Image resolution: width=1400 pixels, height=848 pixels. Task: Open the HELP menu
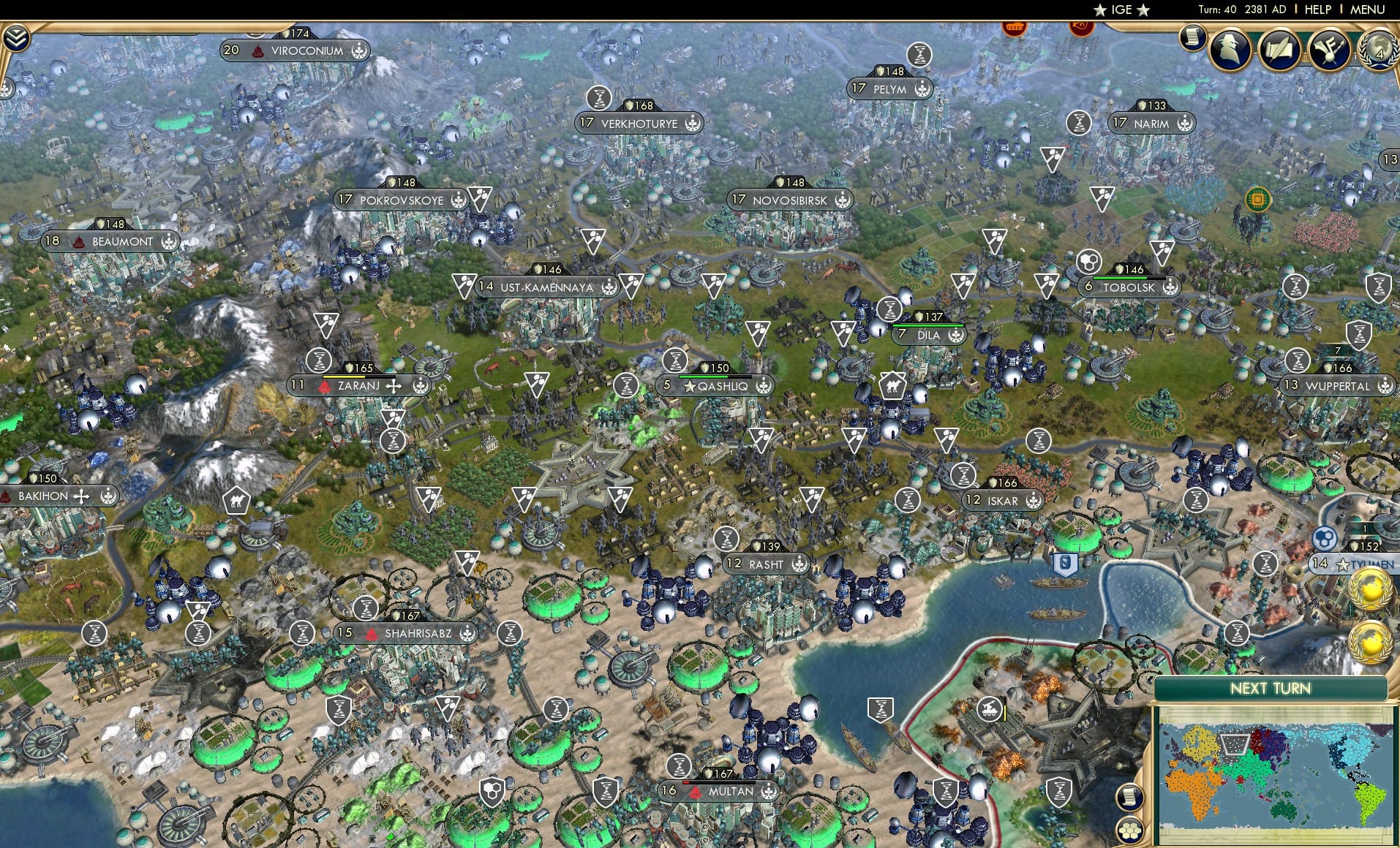[x=1317, y=10]
